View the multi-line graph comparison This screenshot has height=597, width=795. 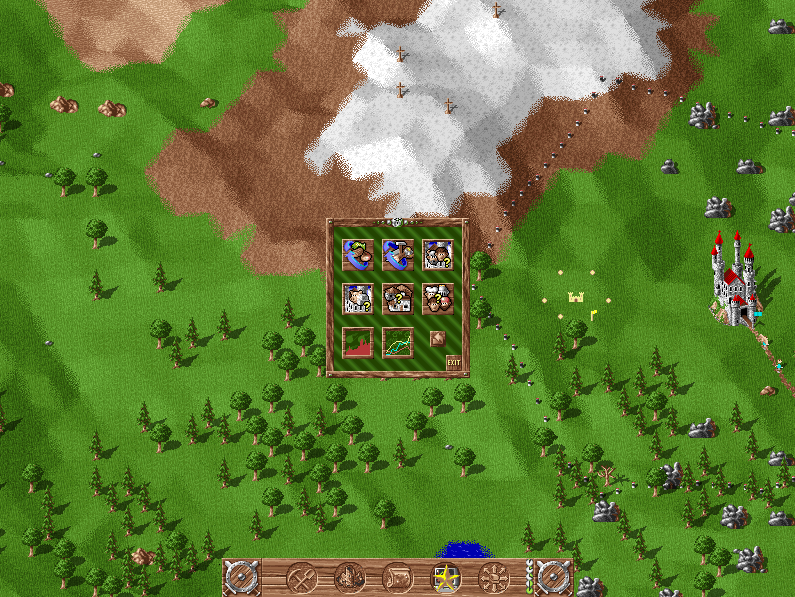[397, 342]
